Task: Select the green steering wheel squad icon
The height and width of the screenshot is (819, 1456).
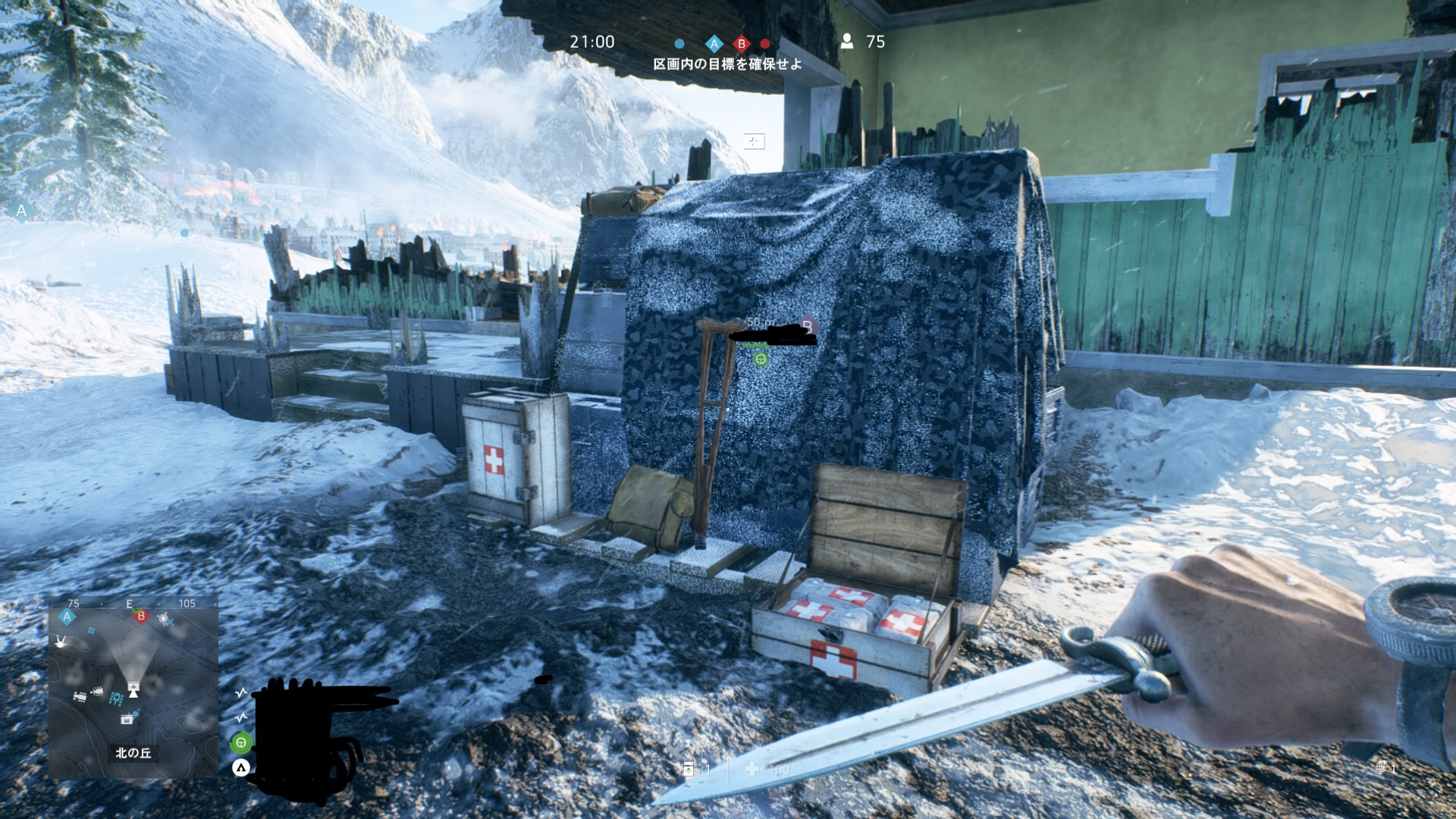Action: pos(241,742)
